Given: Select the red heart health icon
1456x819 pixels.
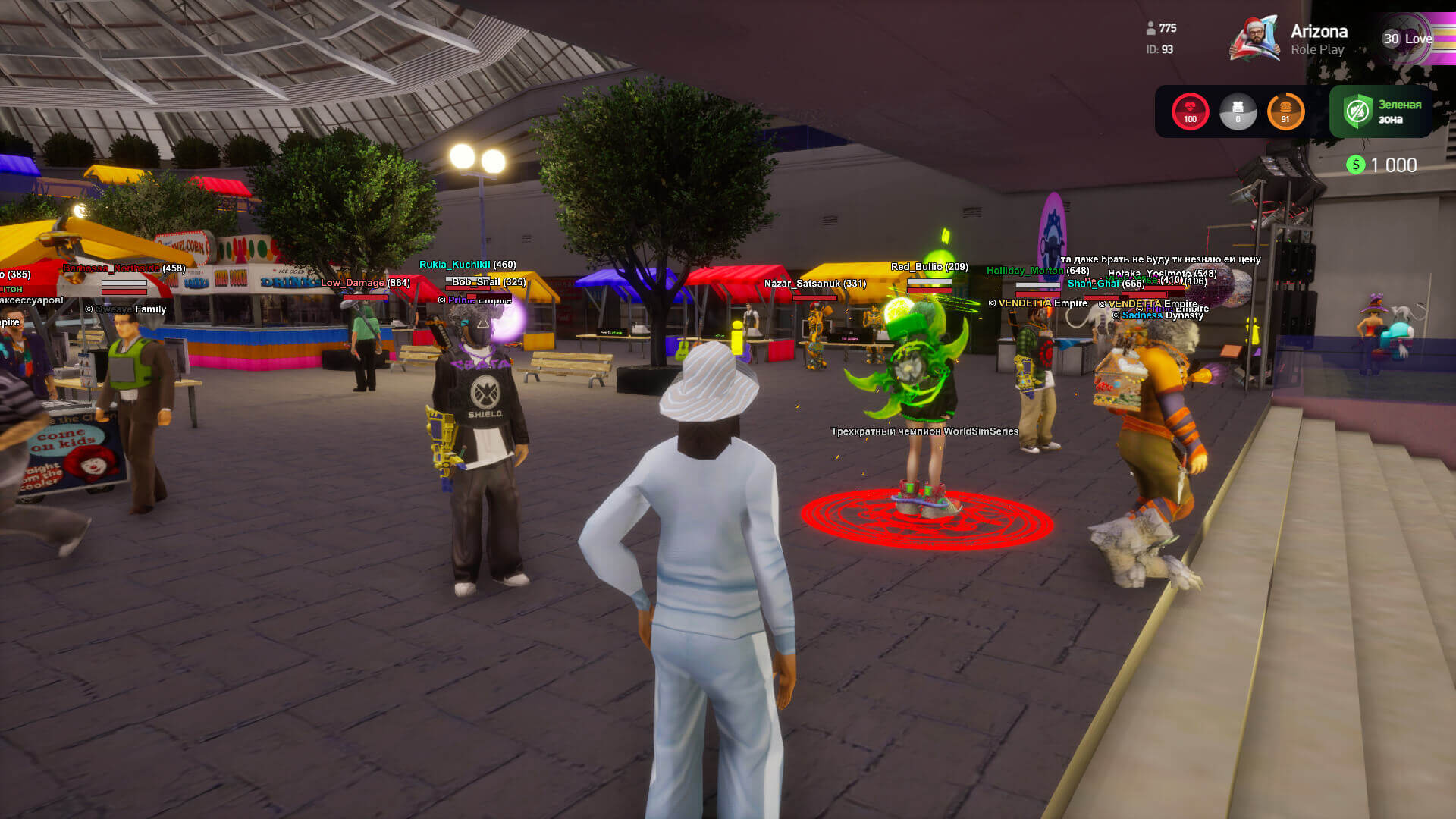Looking at the screenshot, I should (1190, 111).
